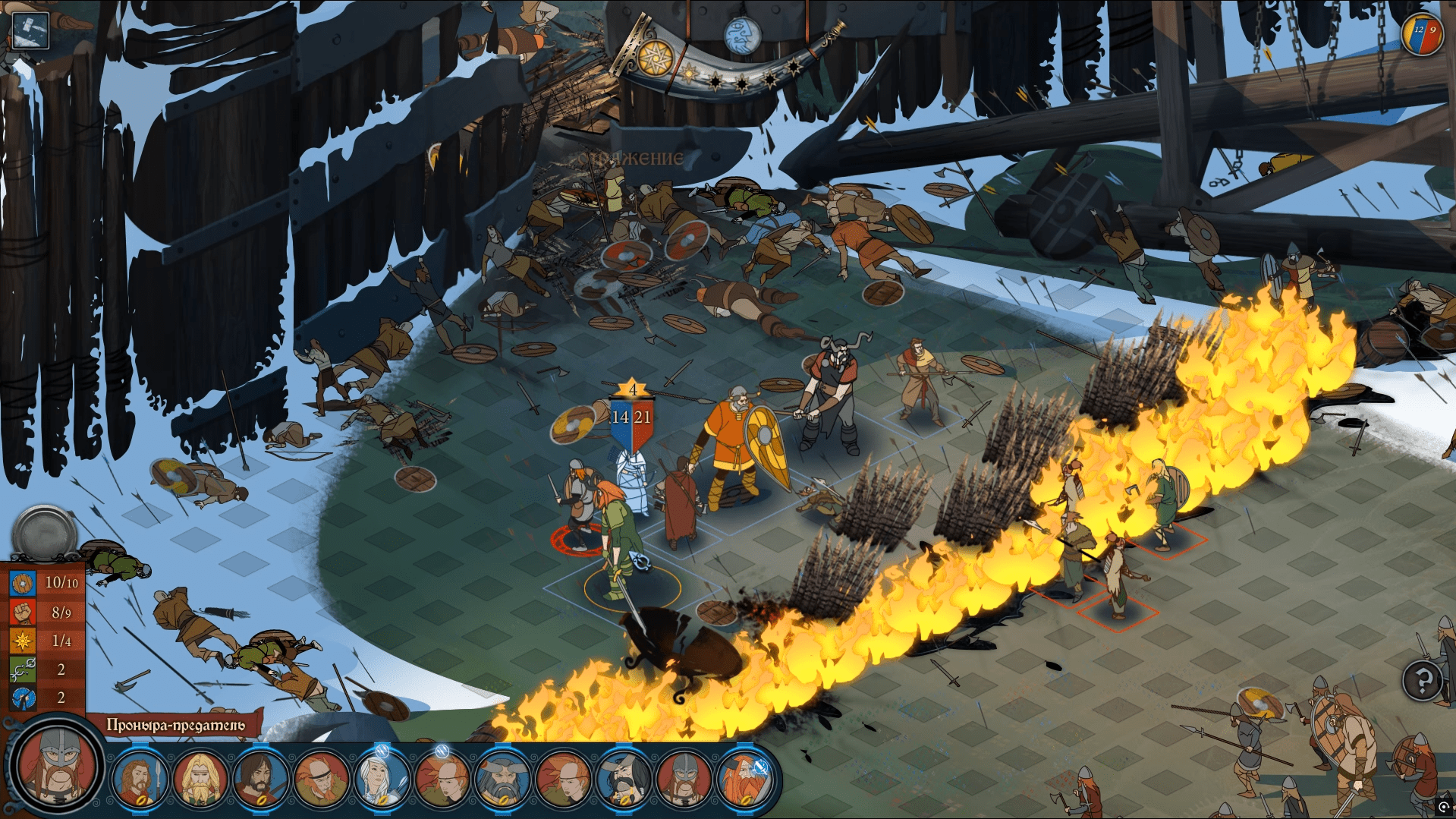Choose the orange-bearded varl portrait at queue end
Viewport: 1456px width, 819px height.
(x=744, y=779)
